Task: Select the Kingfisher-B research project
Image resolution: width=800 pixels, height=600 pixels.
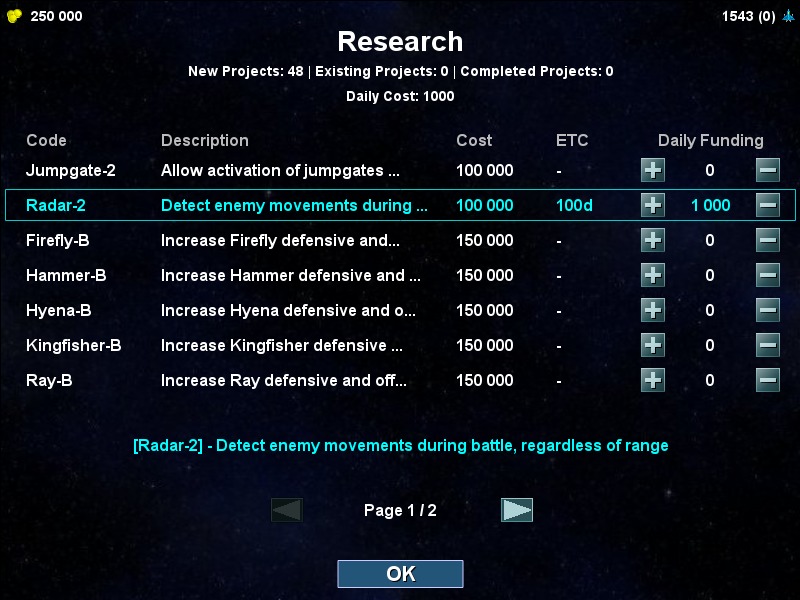Action: click(280, 345)
